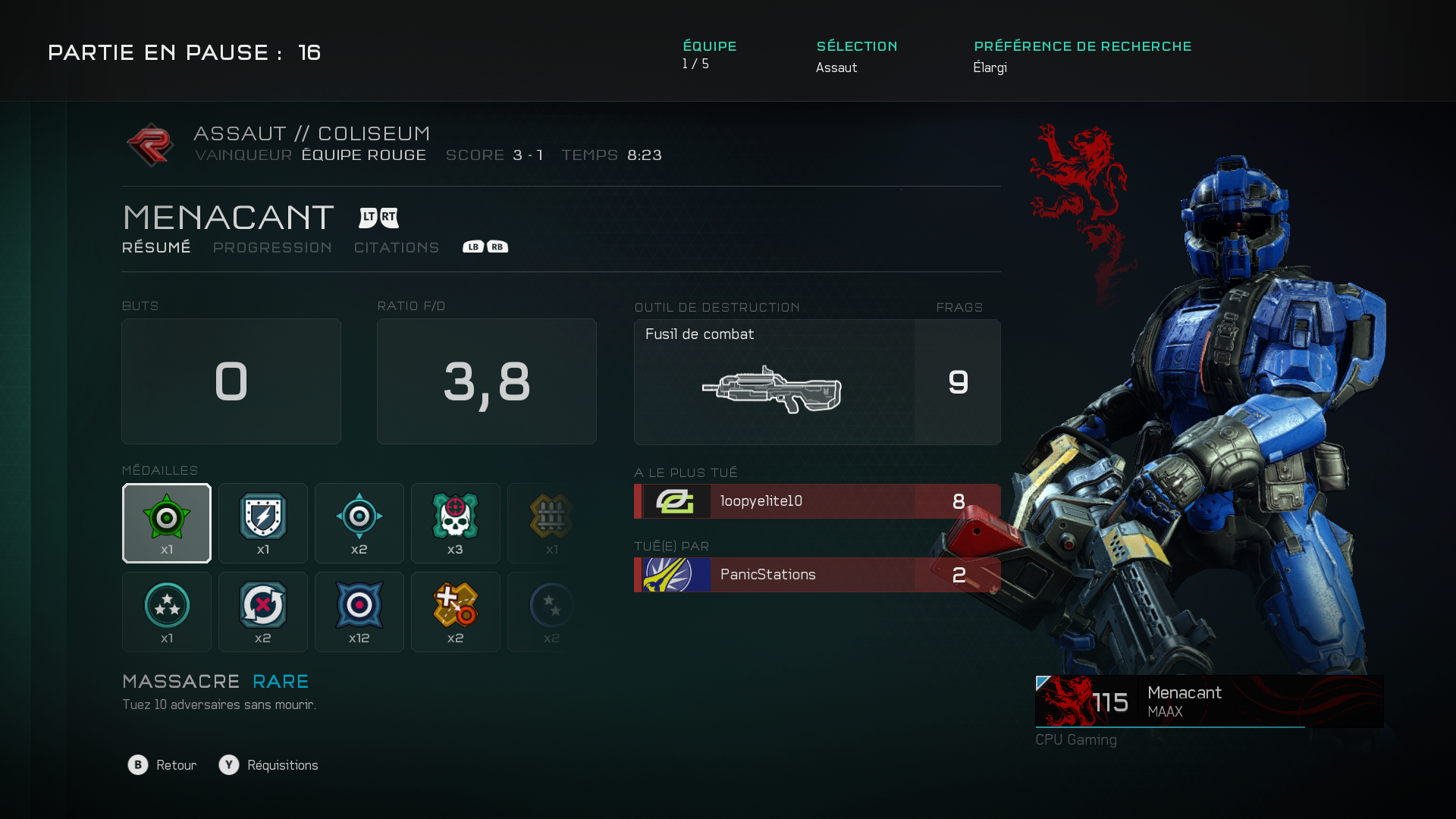
Task: Open Menacant's player nameplate card
Action: coord(1209,701)
